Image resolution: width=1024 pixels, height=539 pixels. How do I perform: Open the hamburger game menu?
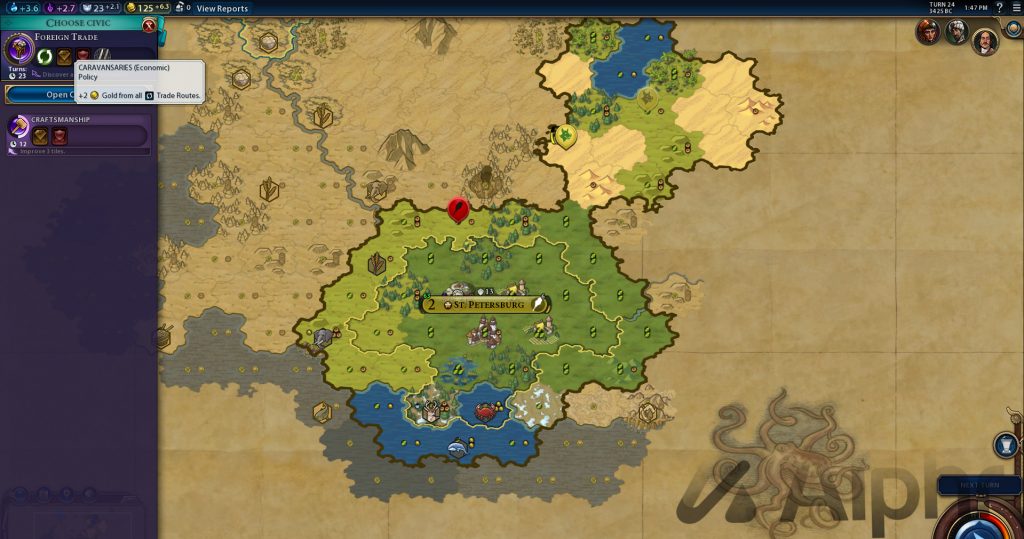1014,8
